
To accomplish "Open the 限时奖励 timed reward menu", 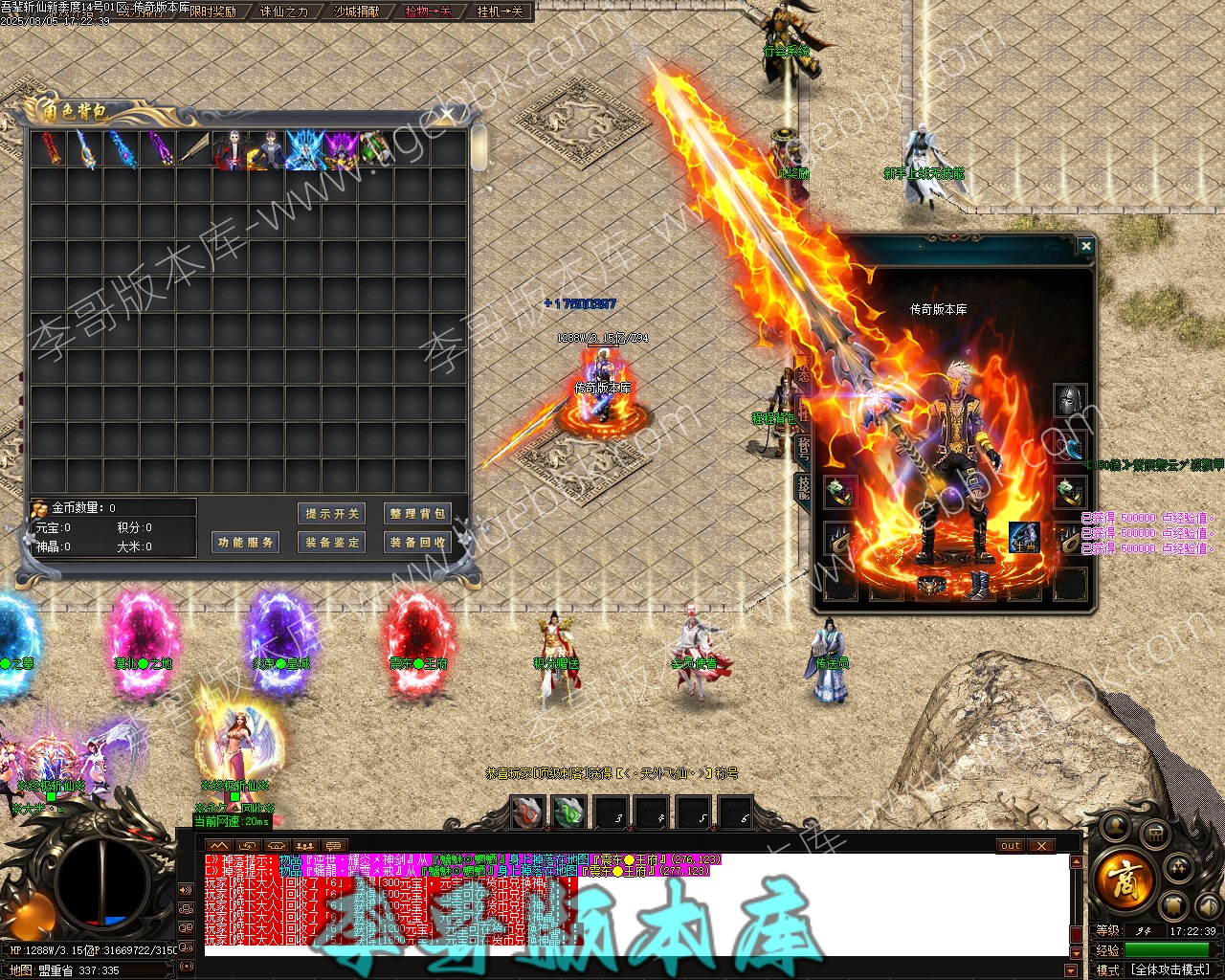I will coord(212,12).
